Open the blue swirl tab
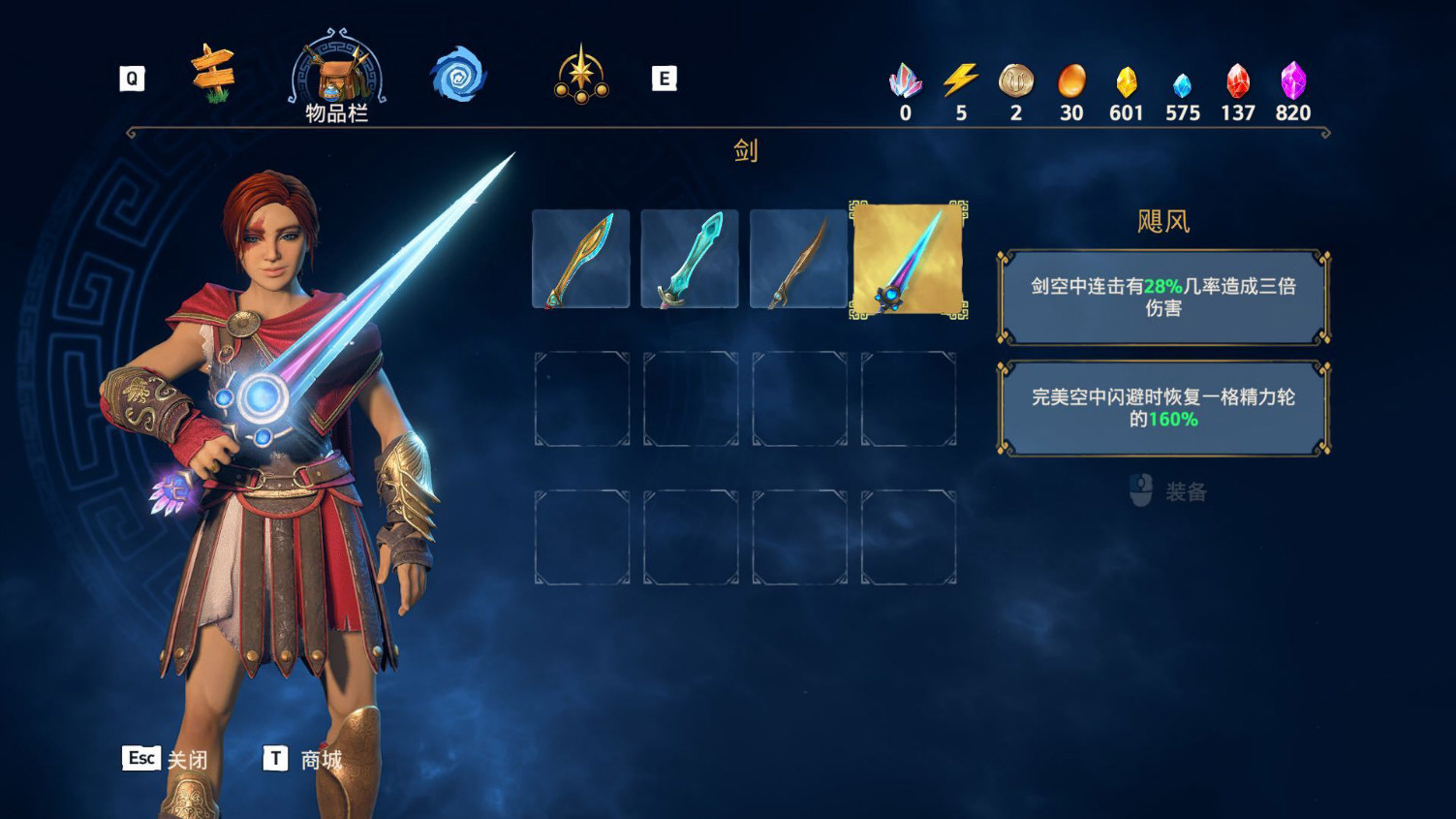Screen dimensions: 1456x819 click(x=458, y=75)
